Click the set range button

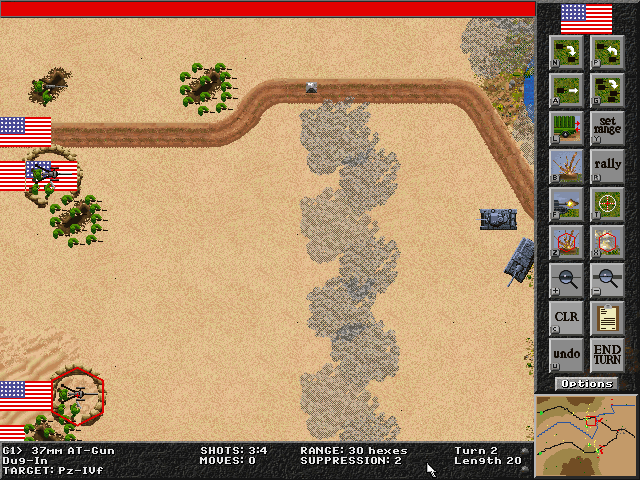[x=607, y=127]
